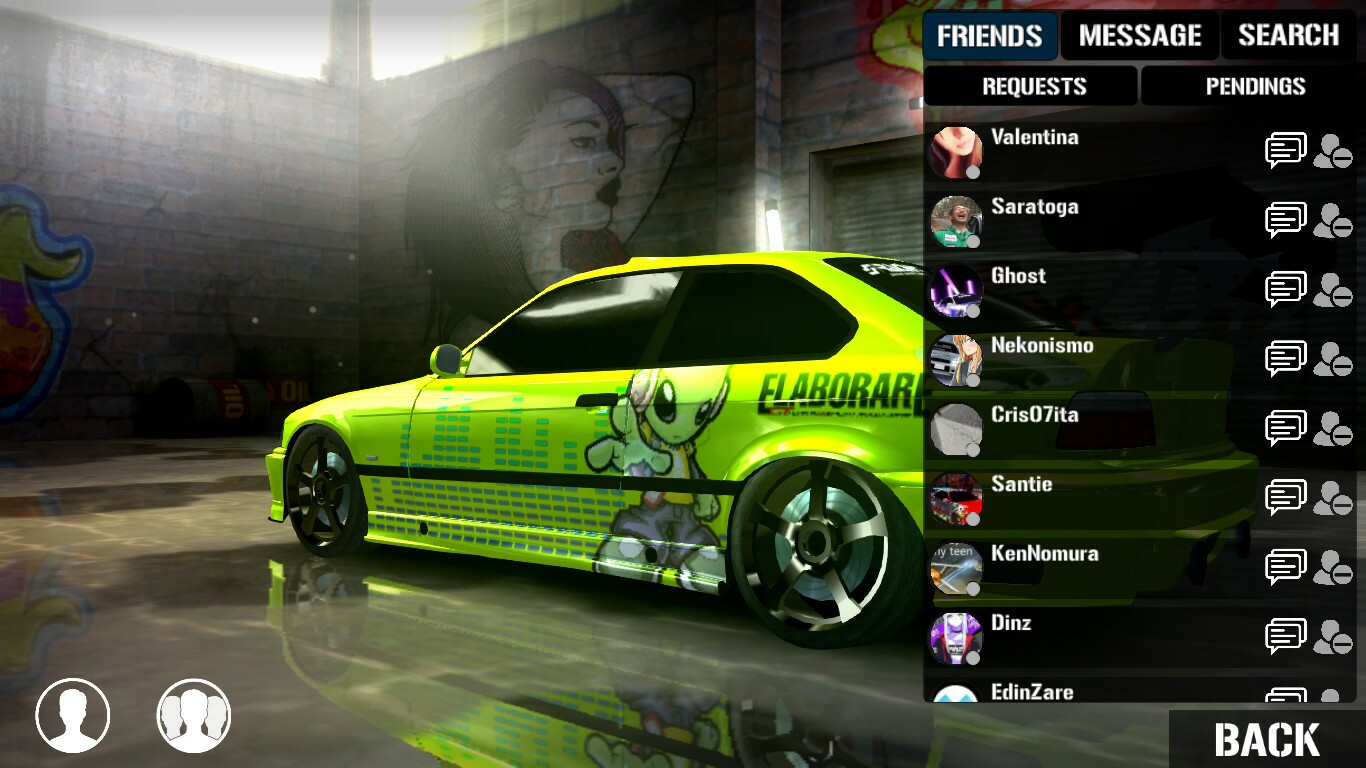
Task: Check the PENDINGS tab
Action: [x=1256, y=86]
